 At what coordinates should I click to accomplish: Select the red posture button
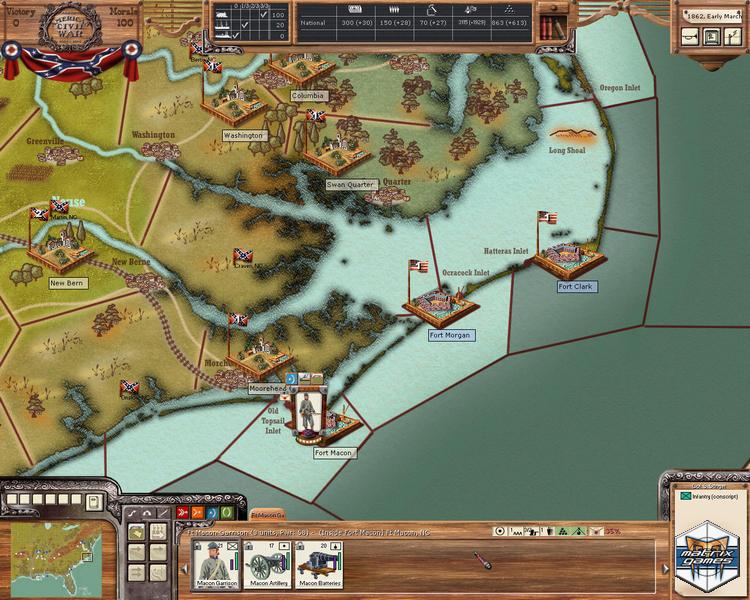[183, 513]
